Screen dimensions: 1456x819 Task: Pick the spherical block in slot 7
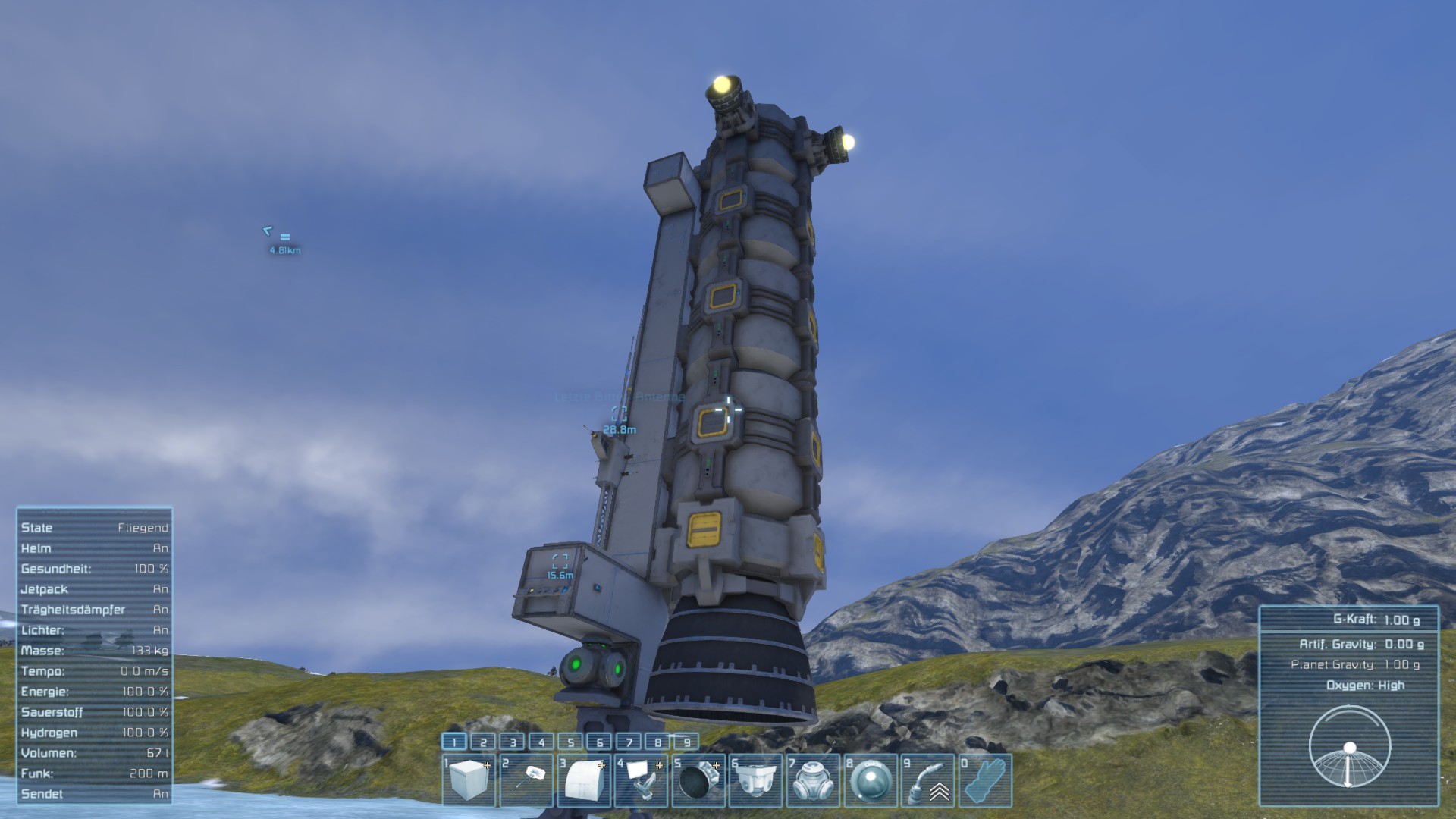click(814, 780)
